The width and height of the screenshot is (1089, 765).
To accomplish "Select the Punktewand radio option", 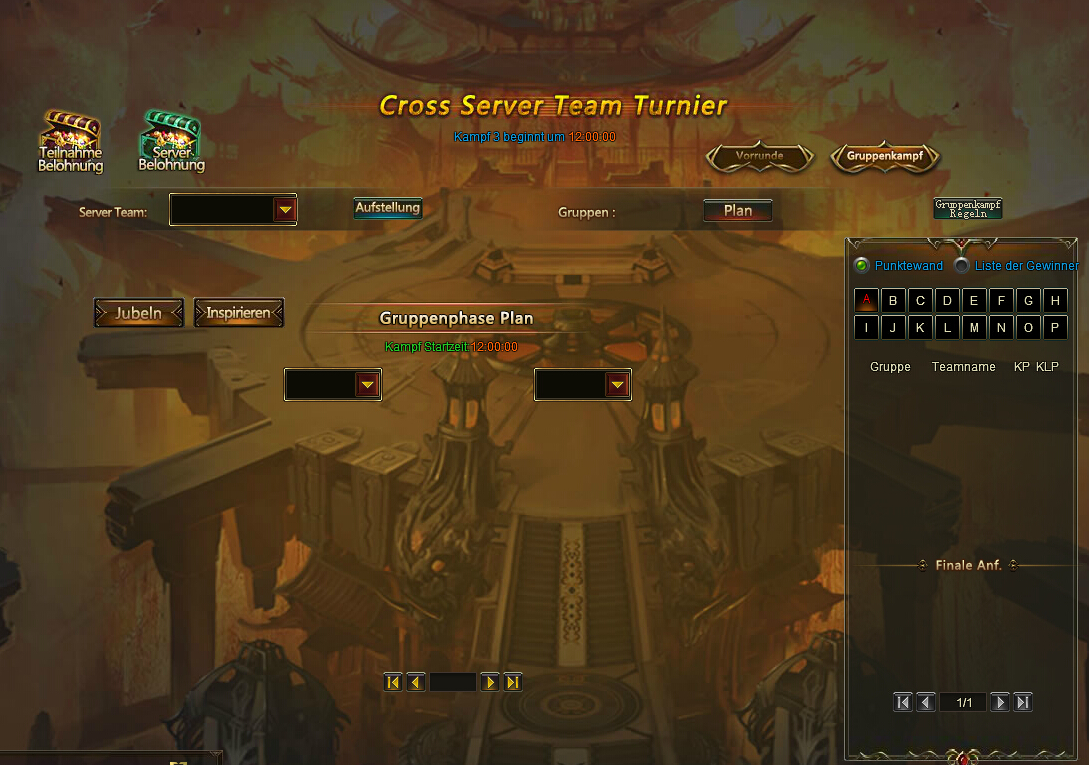I will 861,266.
